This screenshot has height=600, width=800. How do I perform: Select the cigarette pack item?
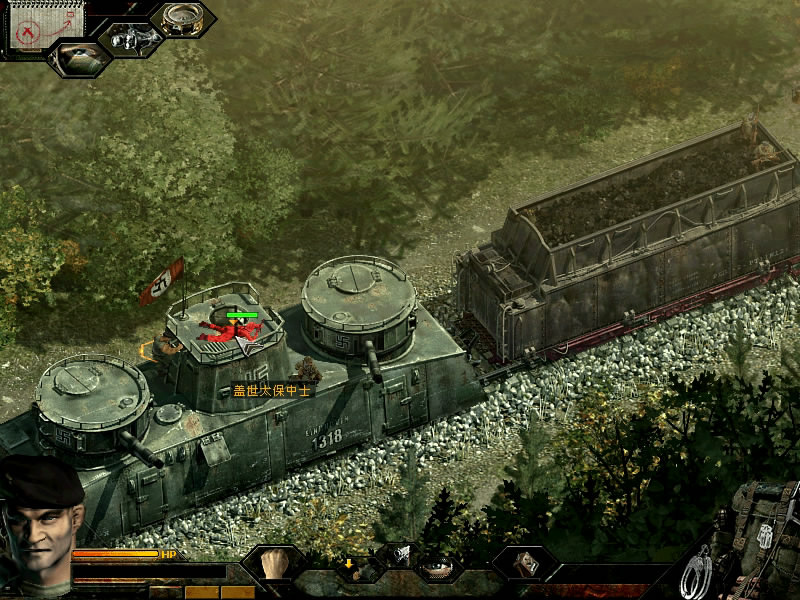click(525, 563)
